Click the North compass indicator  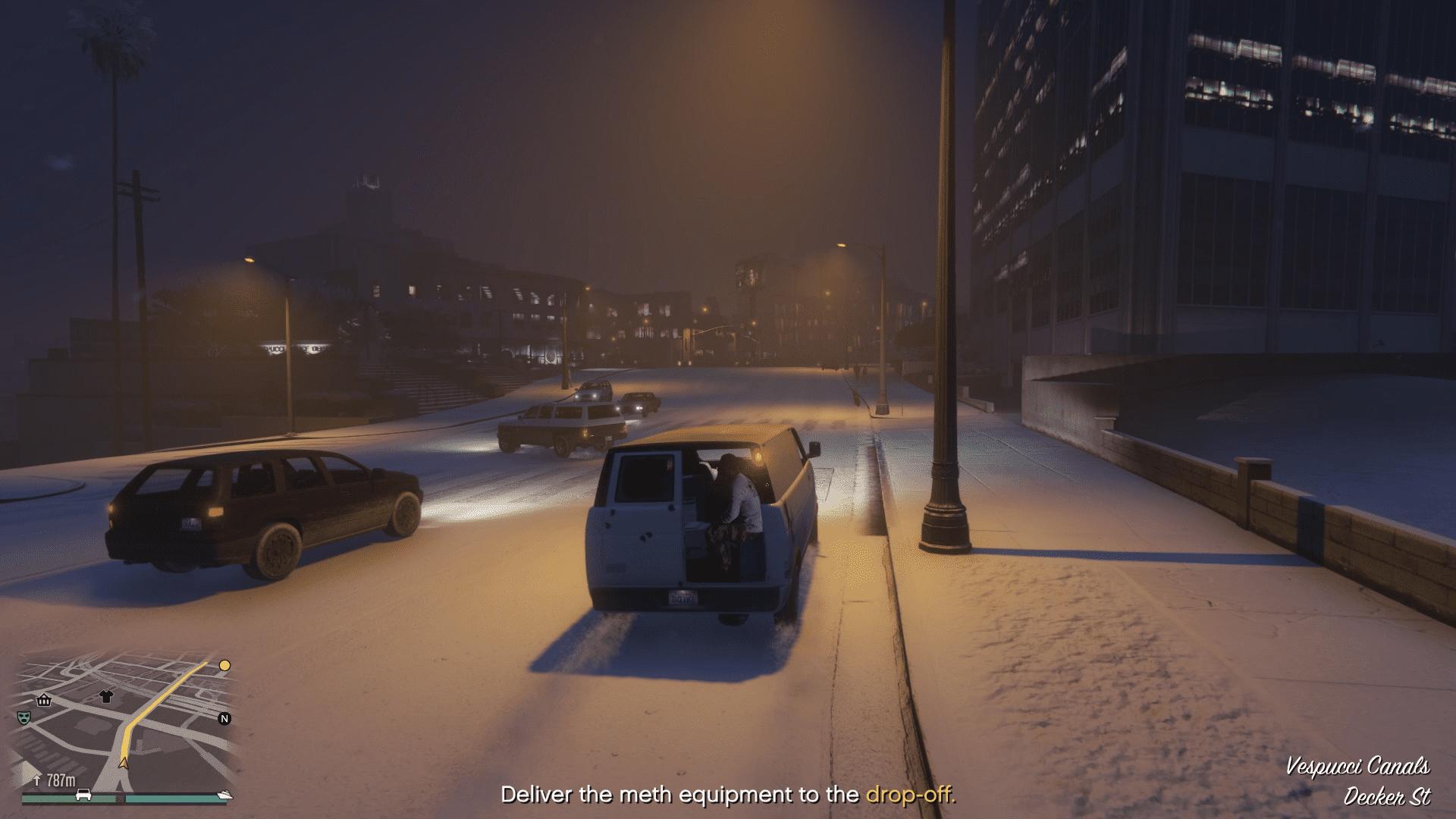224,719
